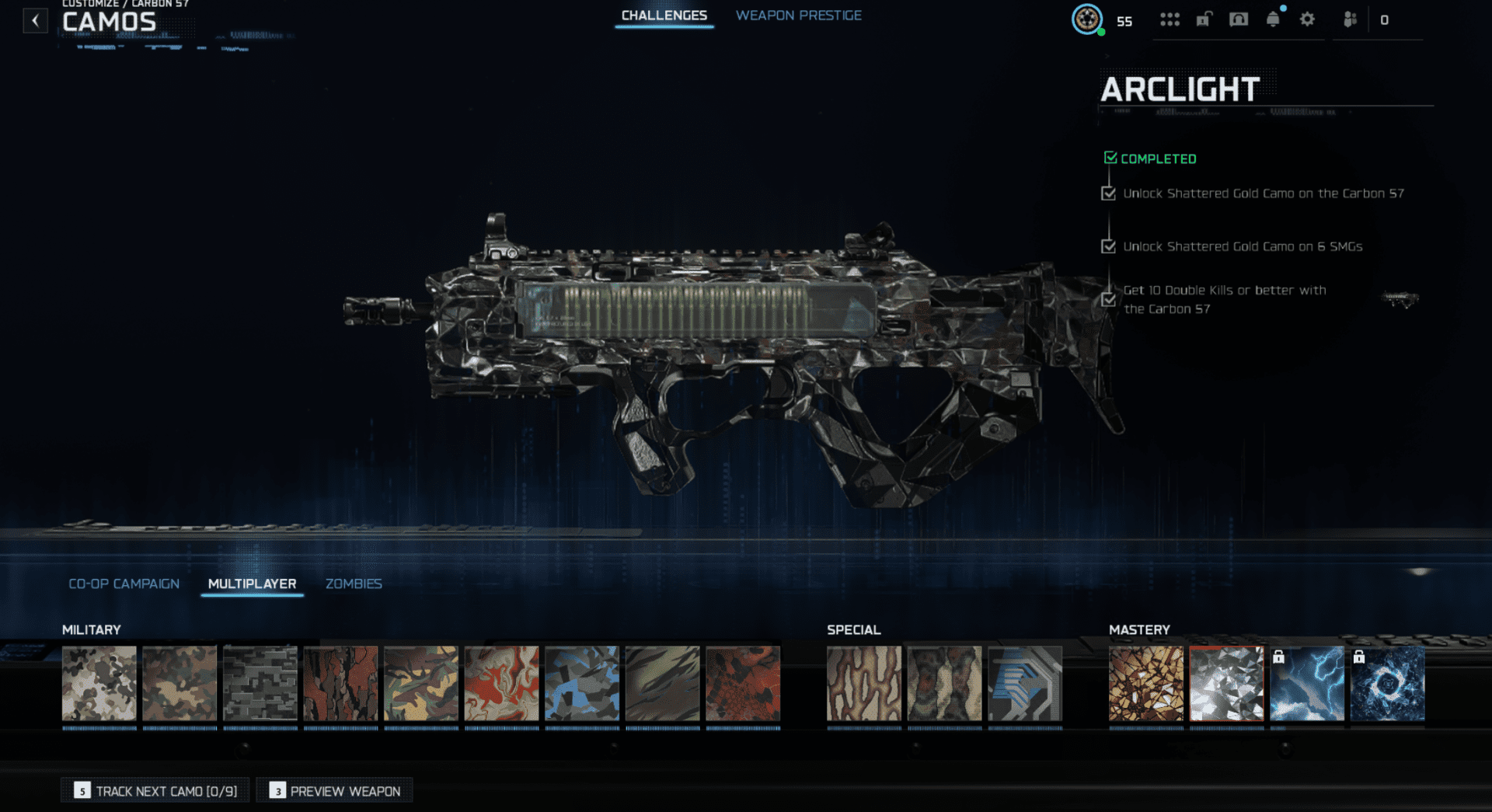1492x812 pixels.
Task: Click the Preview Weapon button
Action: tap(334, 790)
